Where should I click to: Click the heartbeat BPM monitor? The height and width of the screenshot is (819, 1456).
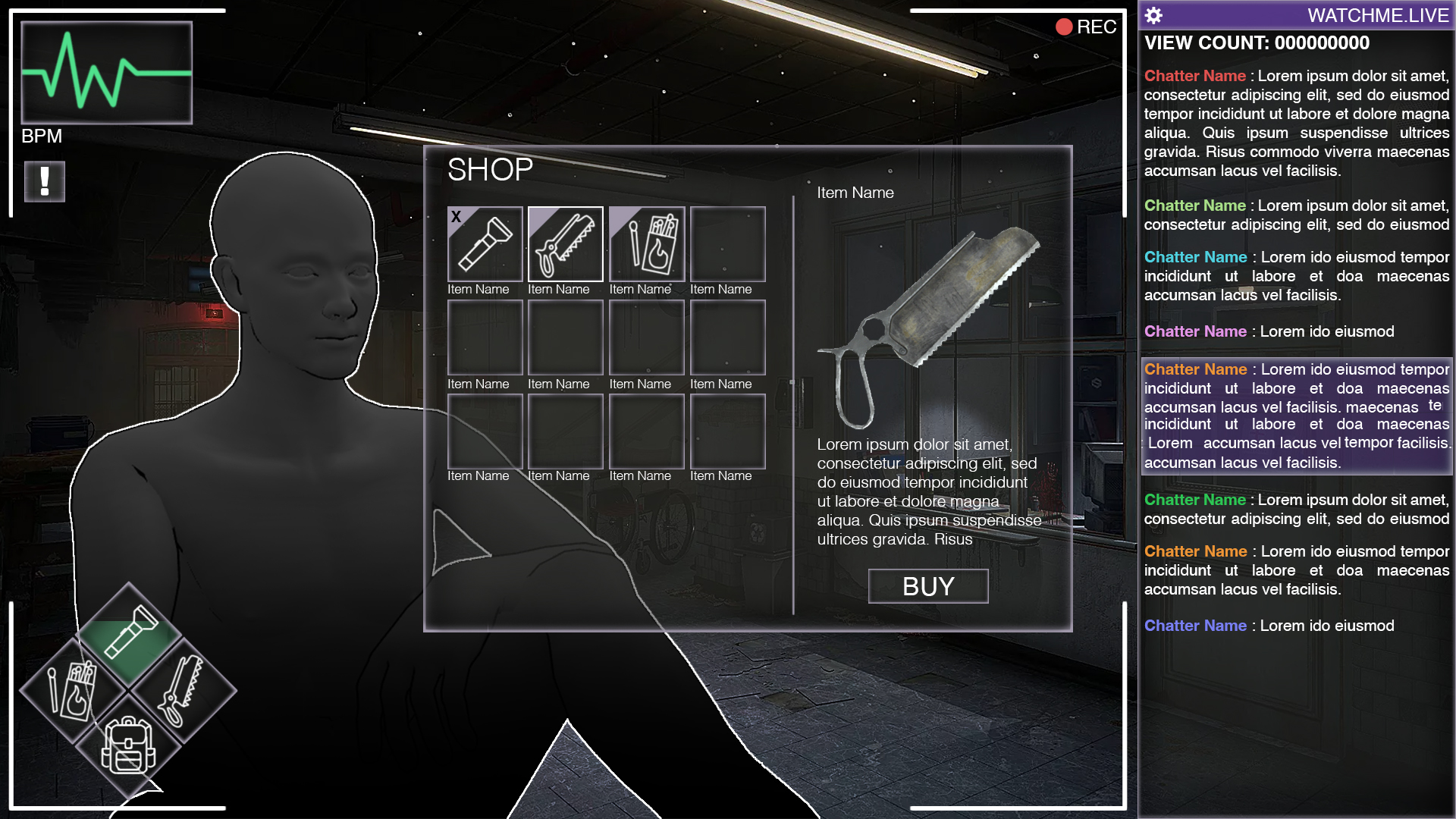(x=107, y=73)
